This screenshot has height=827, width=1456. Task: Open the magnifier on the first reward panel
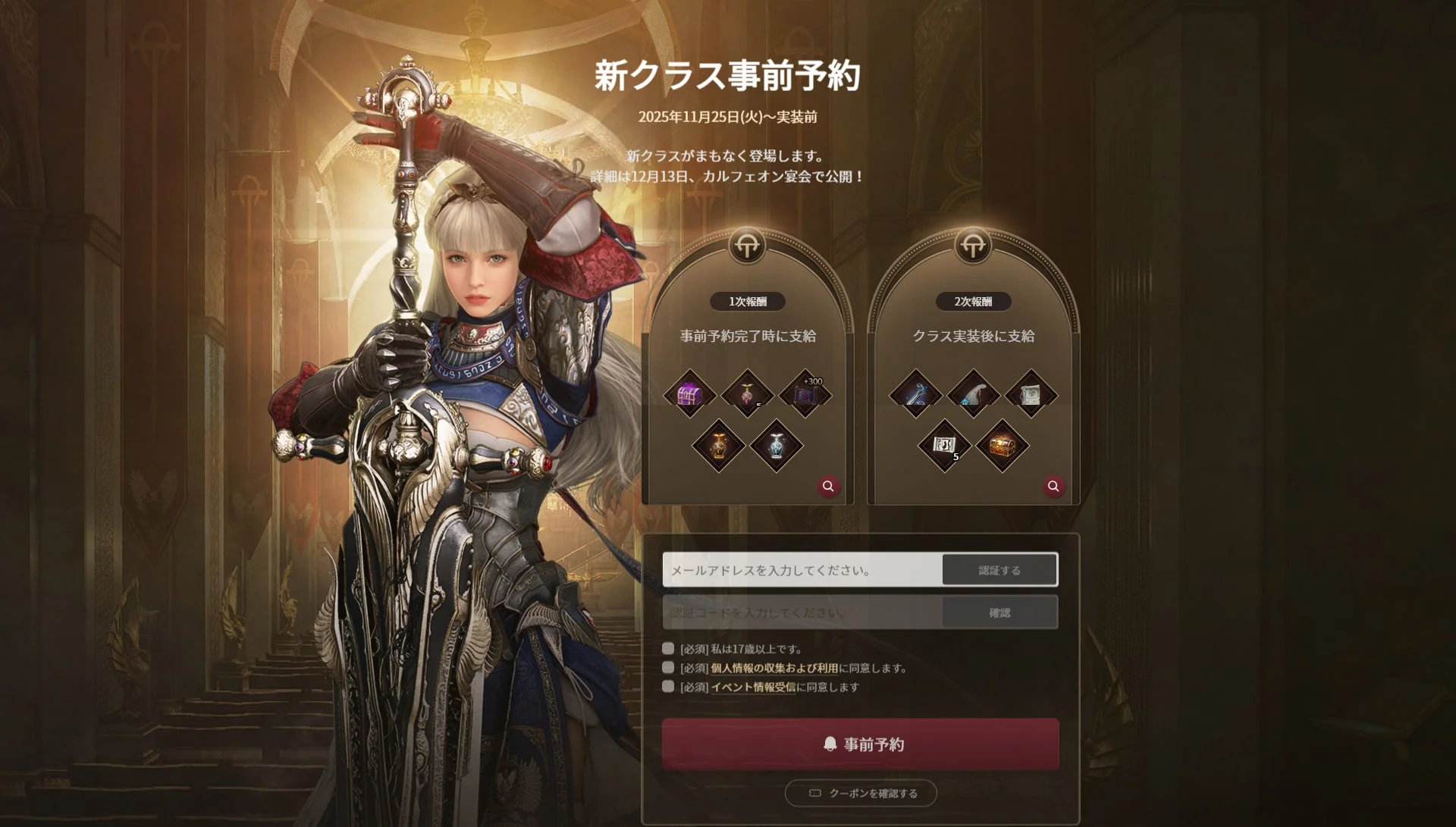click(828, 487)
